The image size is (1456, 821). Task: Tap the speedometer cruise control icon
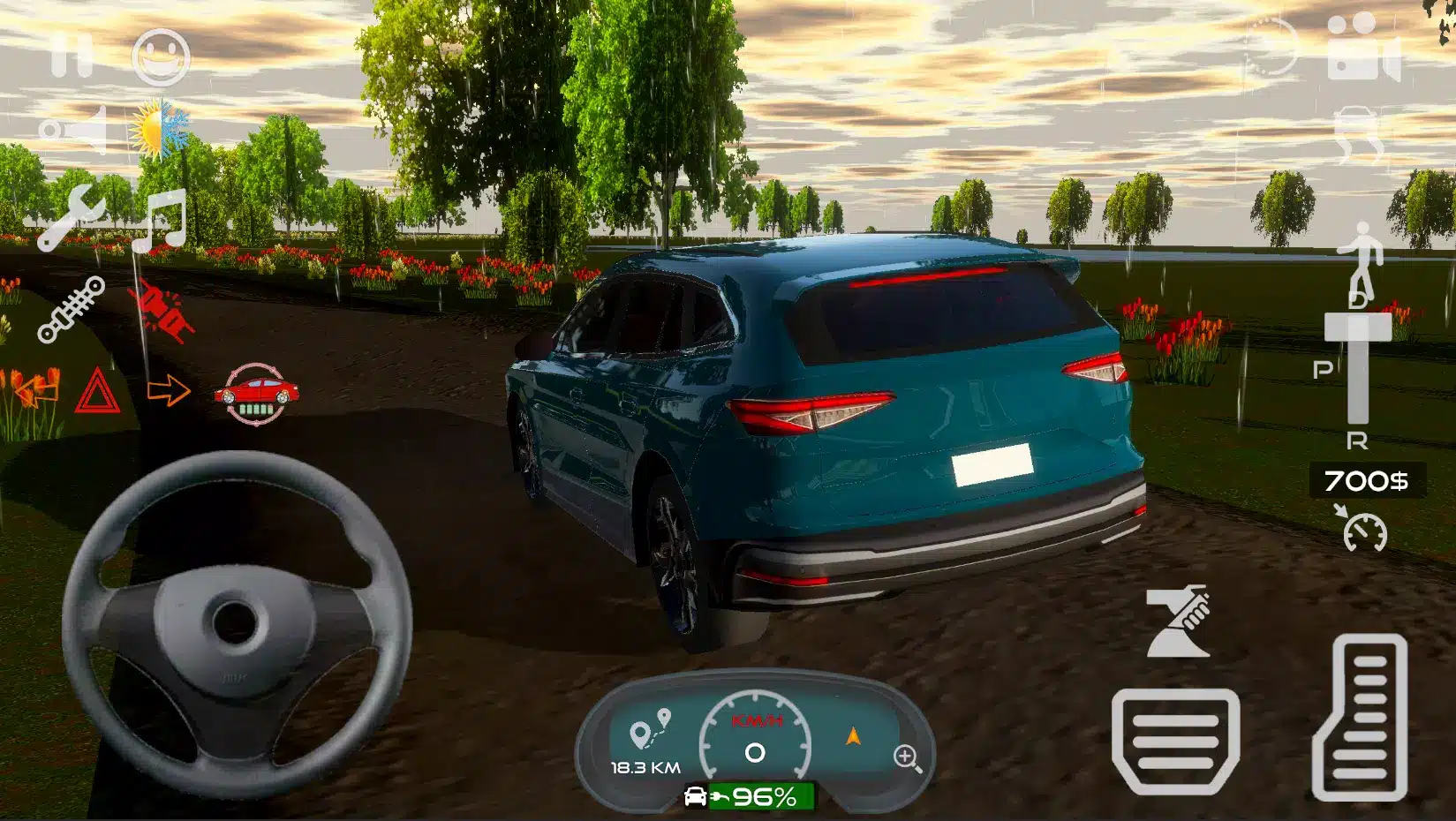click(x=1362, y=530)
